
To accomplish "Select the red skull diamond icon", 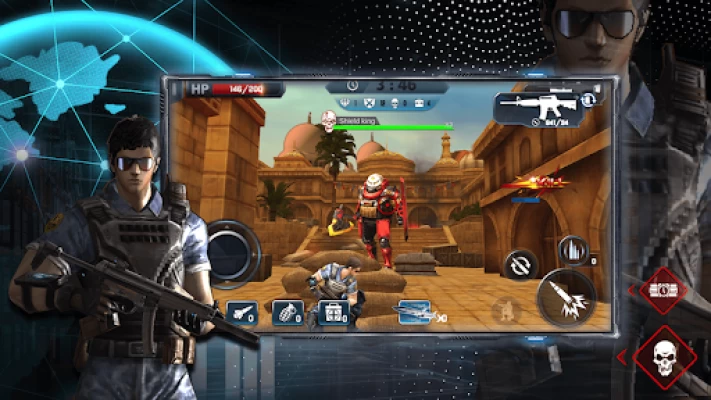I will [664, 359].
